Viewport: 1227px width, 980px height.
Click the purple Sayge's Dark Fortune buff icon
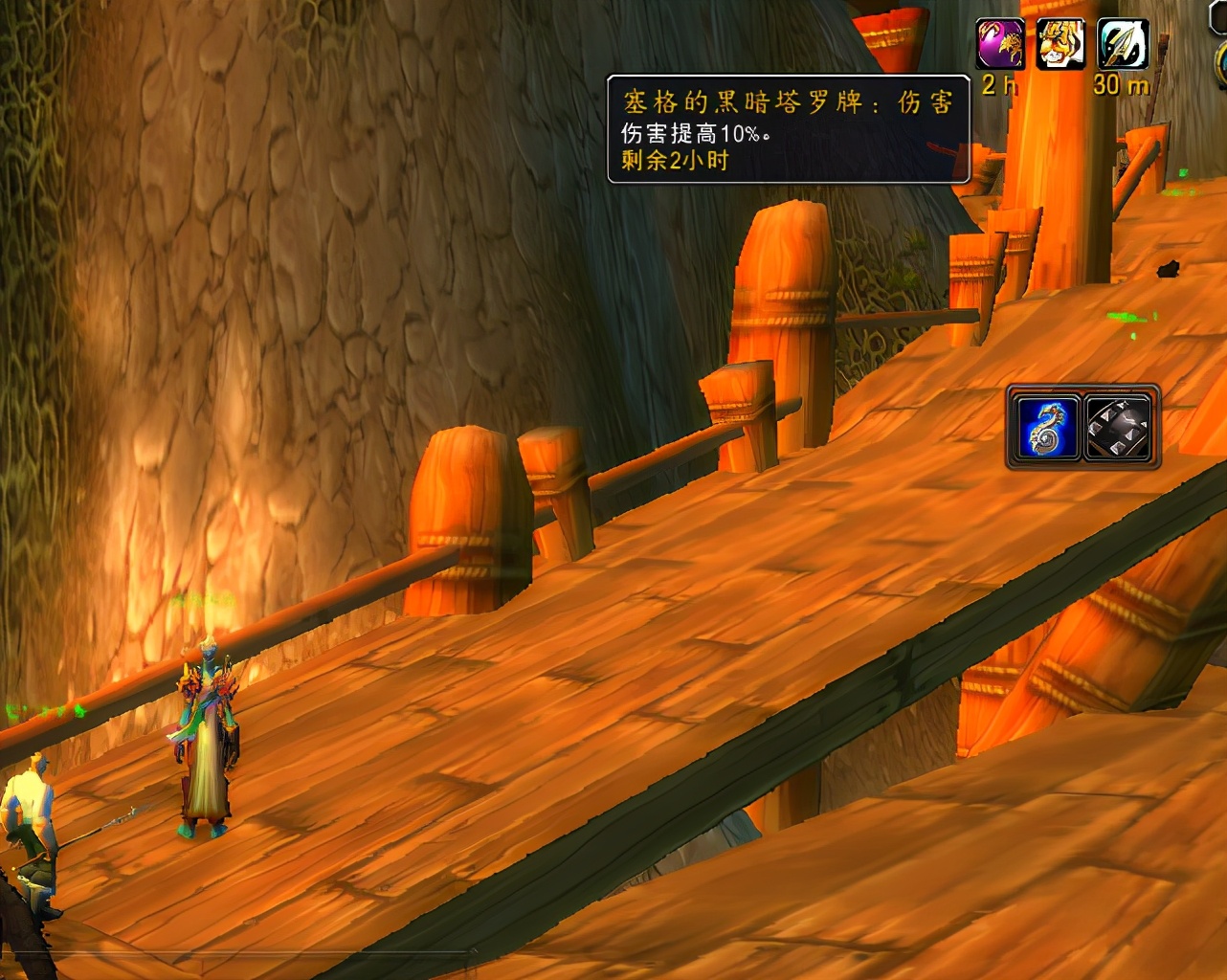click(1000, 44)
